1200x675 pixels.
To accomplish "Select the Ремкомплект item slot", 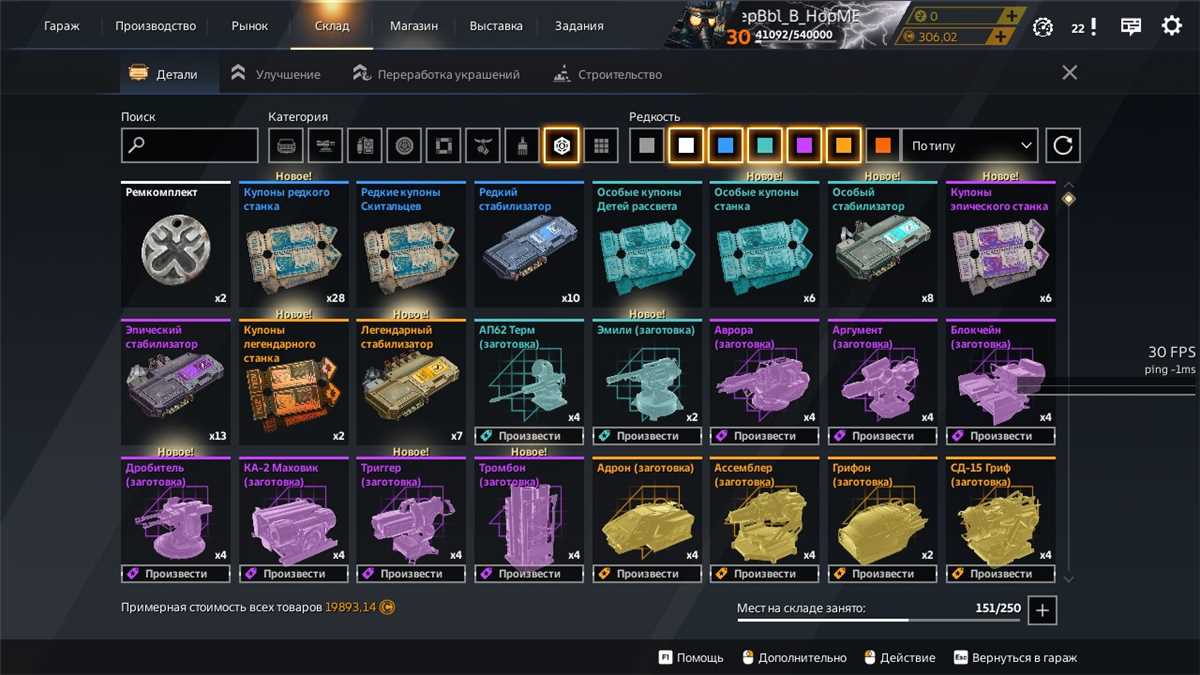I will 175,246.
